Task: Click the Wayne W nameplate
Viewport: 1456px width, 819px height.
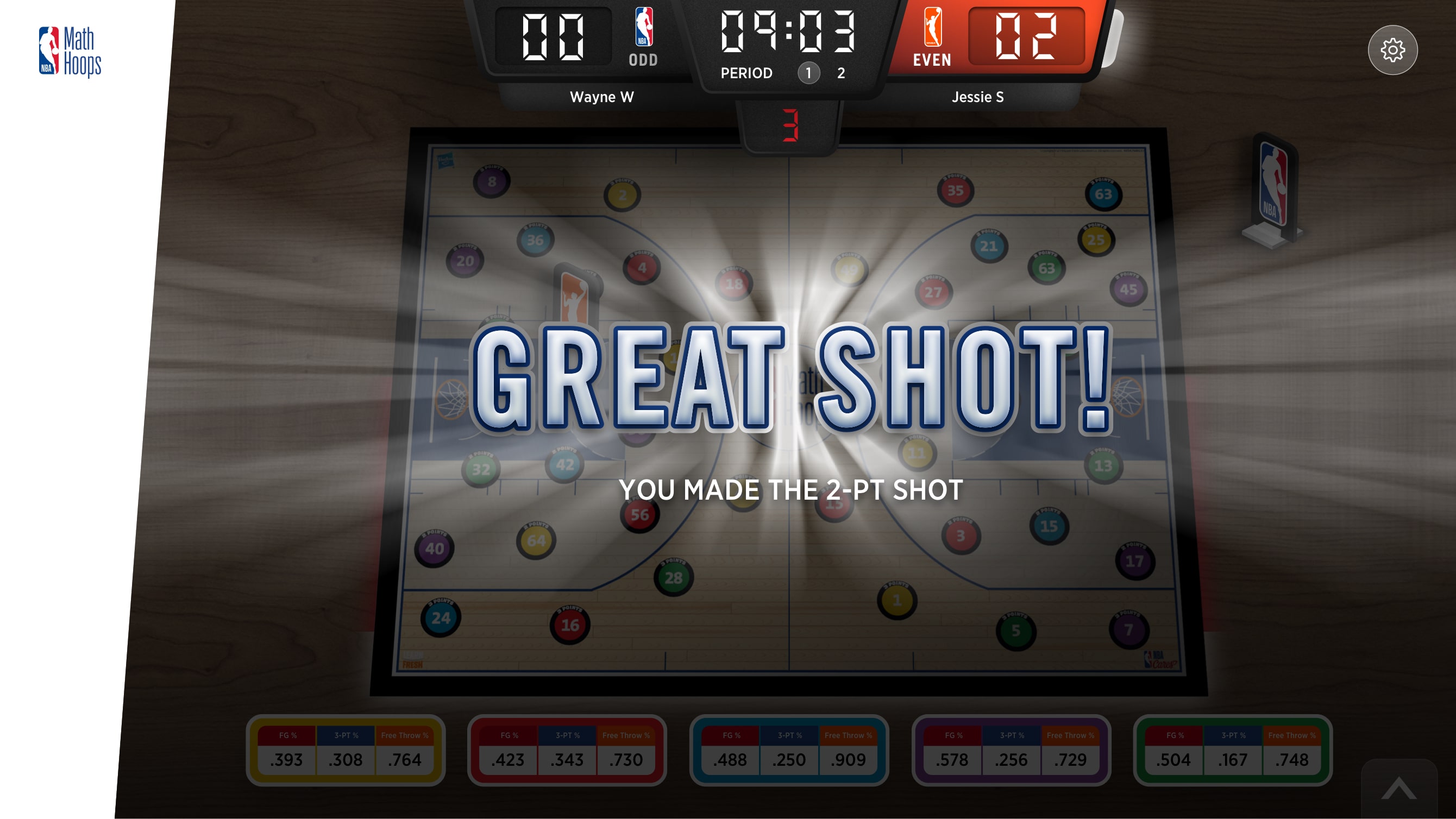Action: (x=603, y=97)
